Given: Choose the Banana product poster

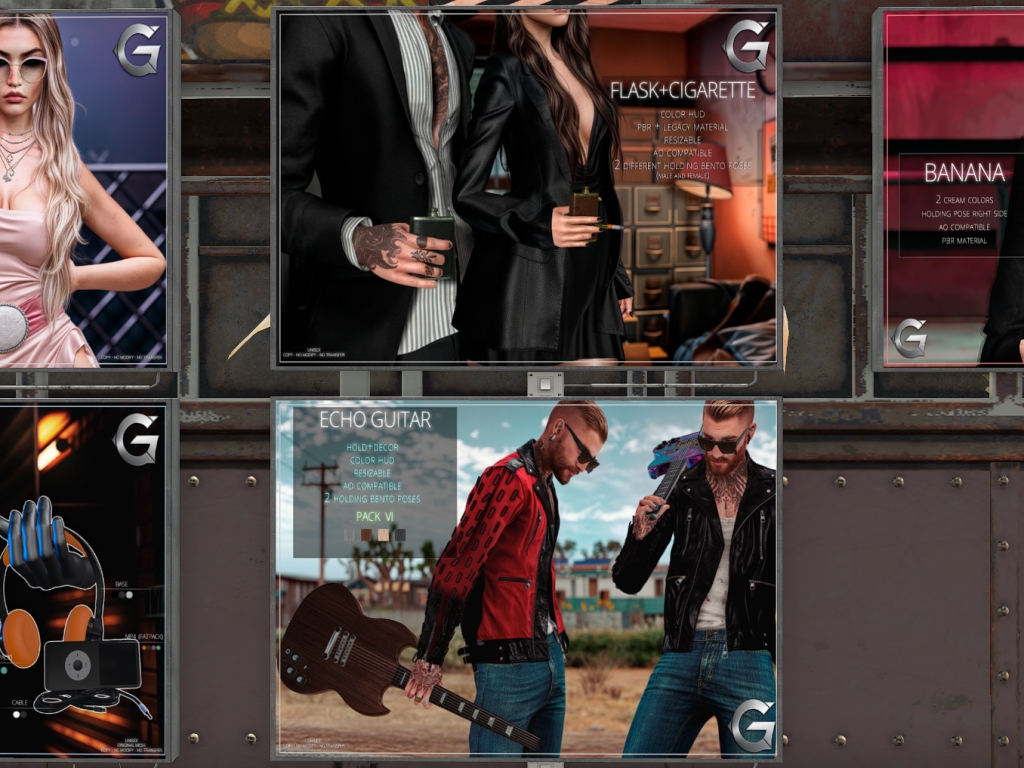Looking at the screenshot, I should 953,190.
